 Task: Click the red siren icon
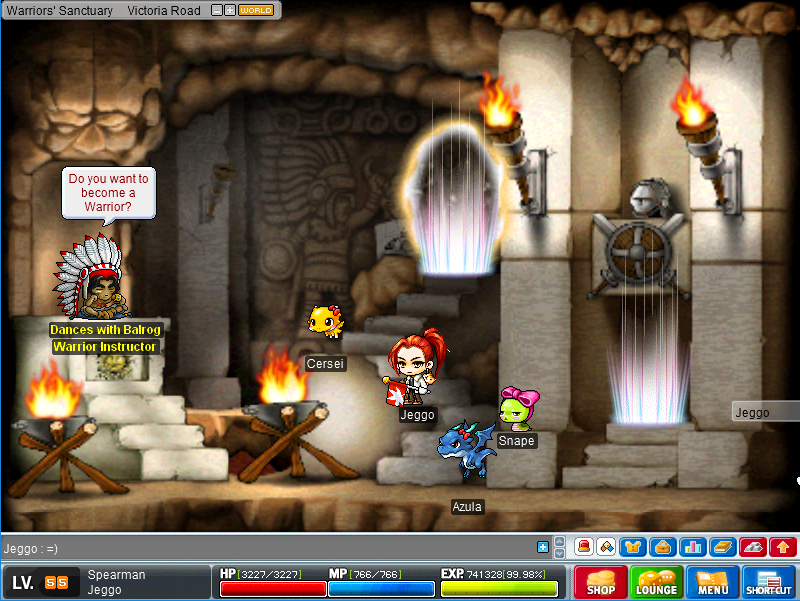click(x=582, y=547)
